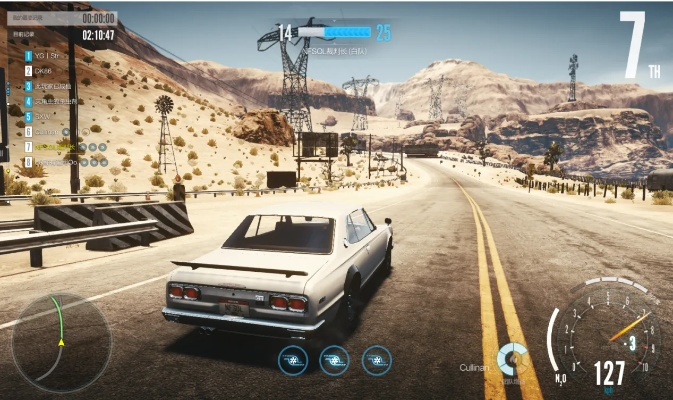Click the ring icon beside the Cullinan label

tap(514, 359)
